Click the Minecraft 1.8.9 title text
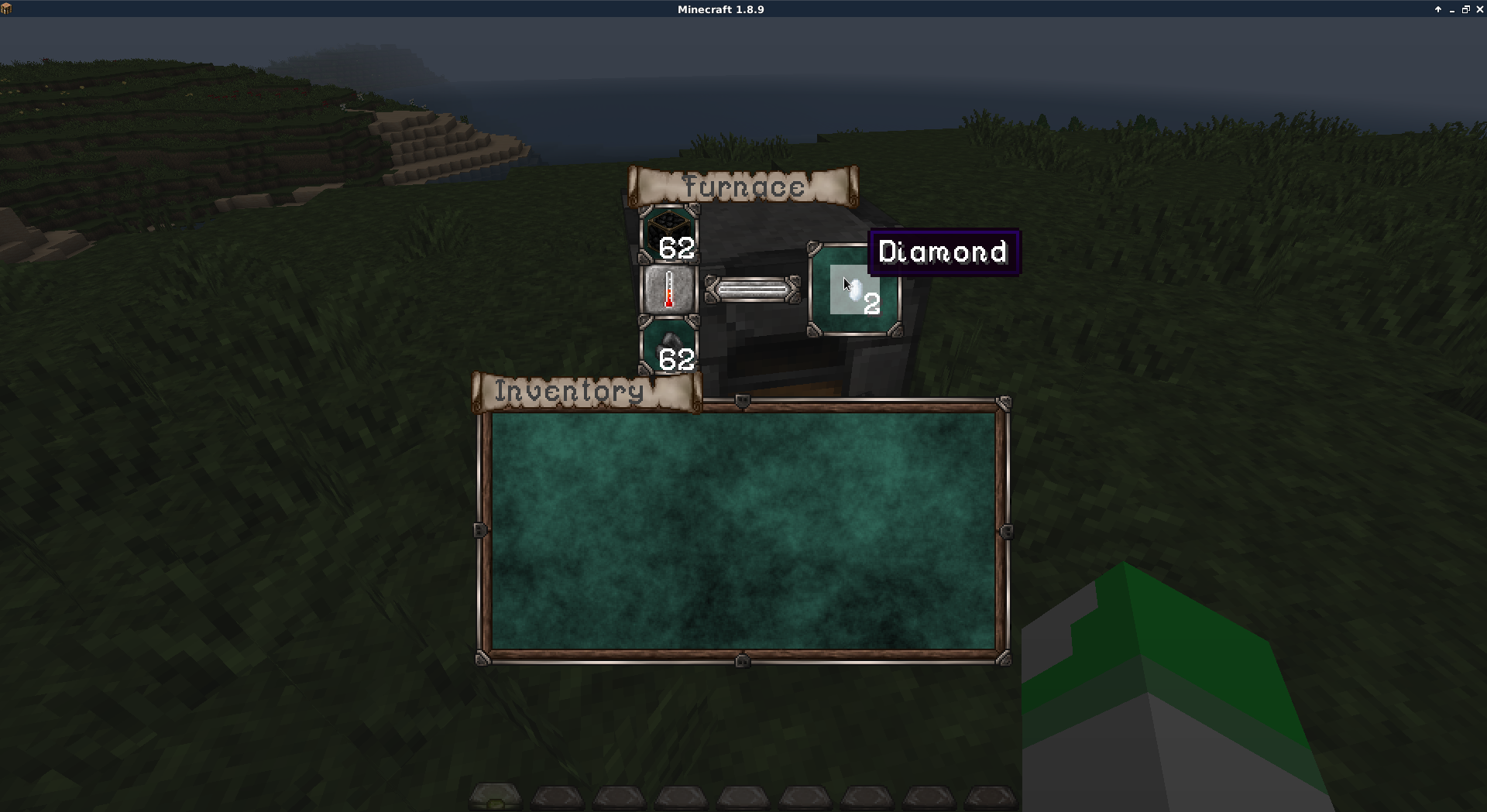1487x812 pixels. [x=719, y=9]
